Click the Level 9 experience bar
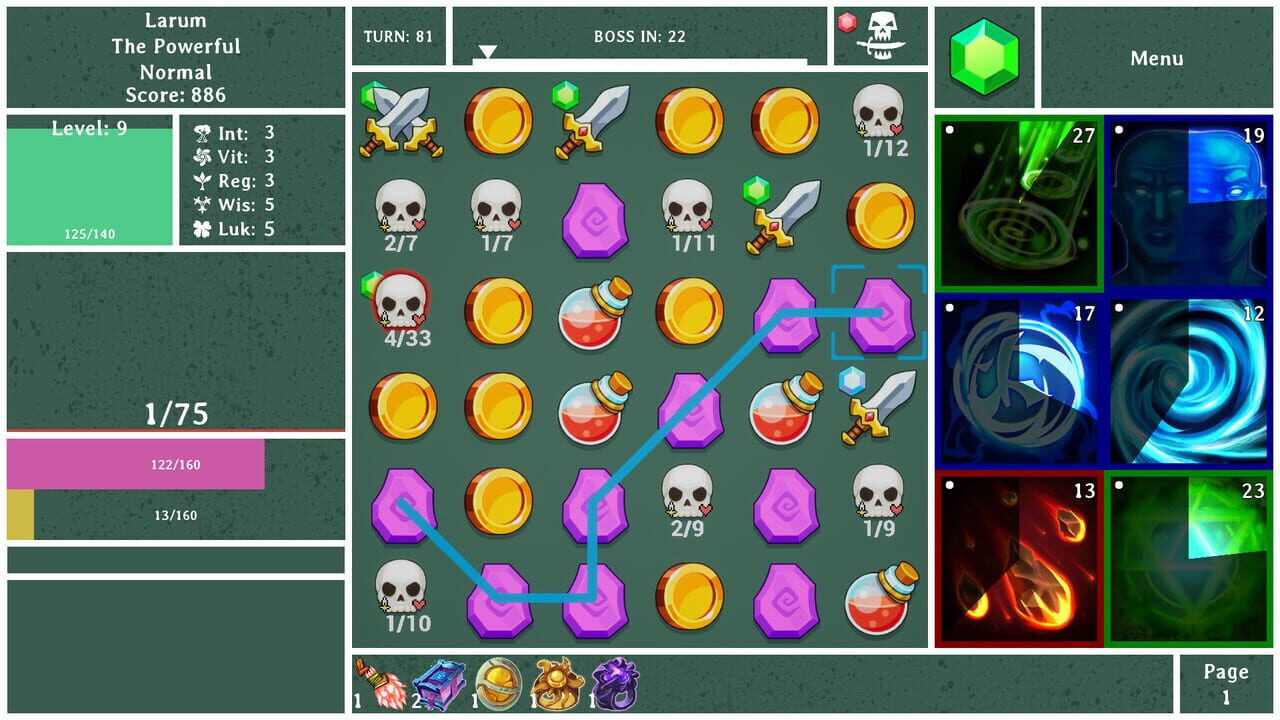Image resolution: width=1280 pixels, height=720 pixels. [x=91, y=180]
